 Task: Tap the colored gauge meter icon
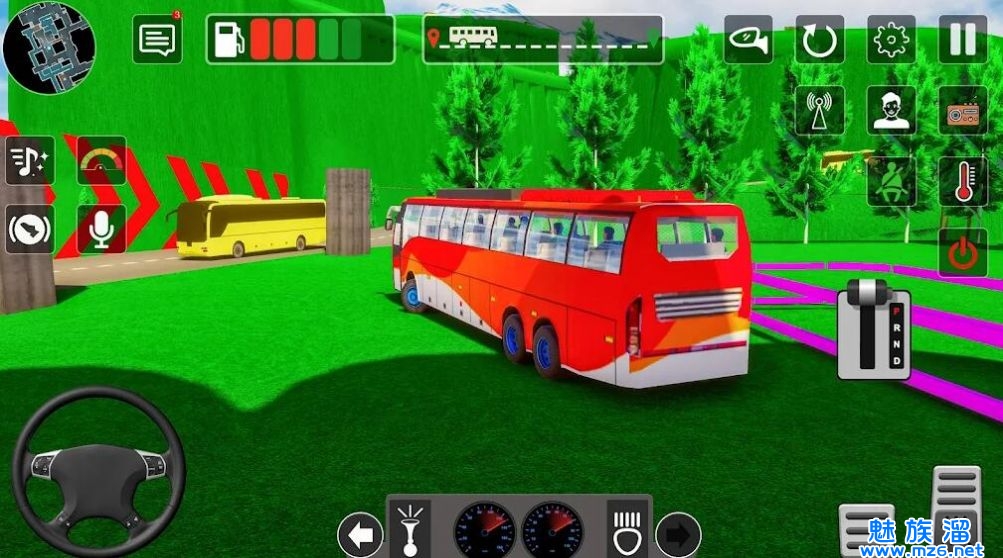point(101,161)
